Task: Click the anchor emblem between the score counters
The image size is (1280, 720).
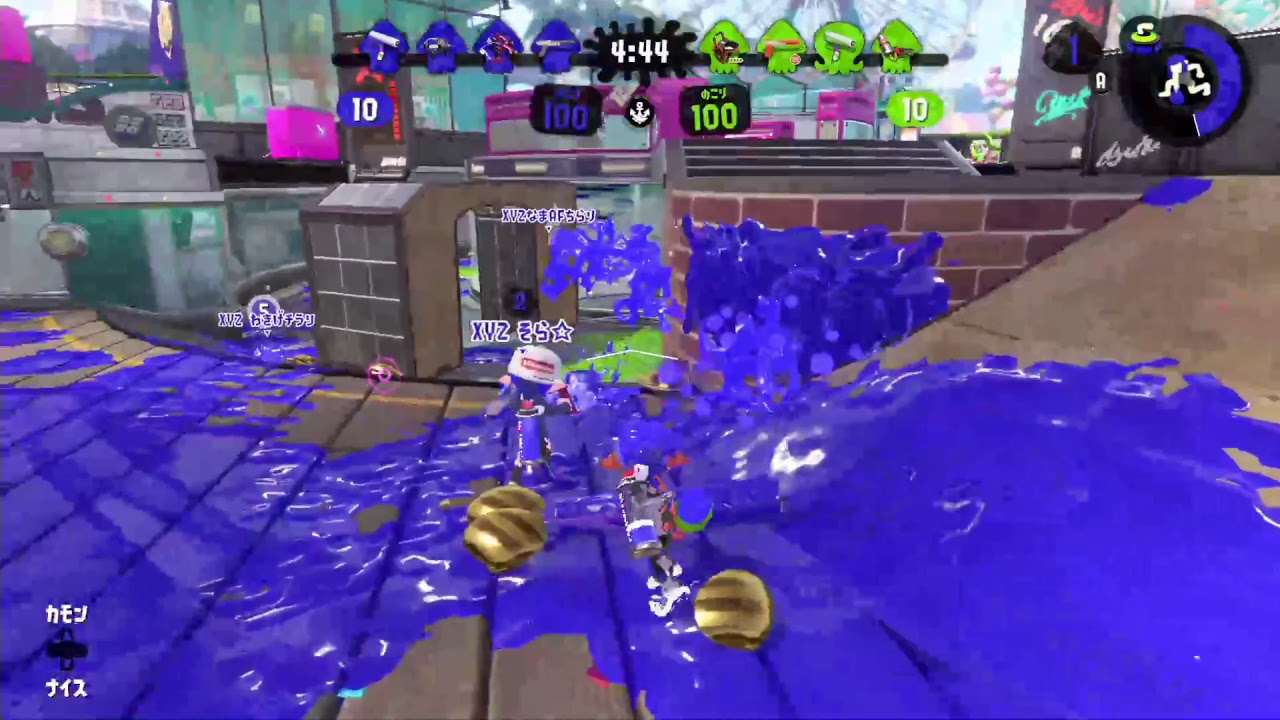Action: click(640, 113)
